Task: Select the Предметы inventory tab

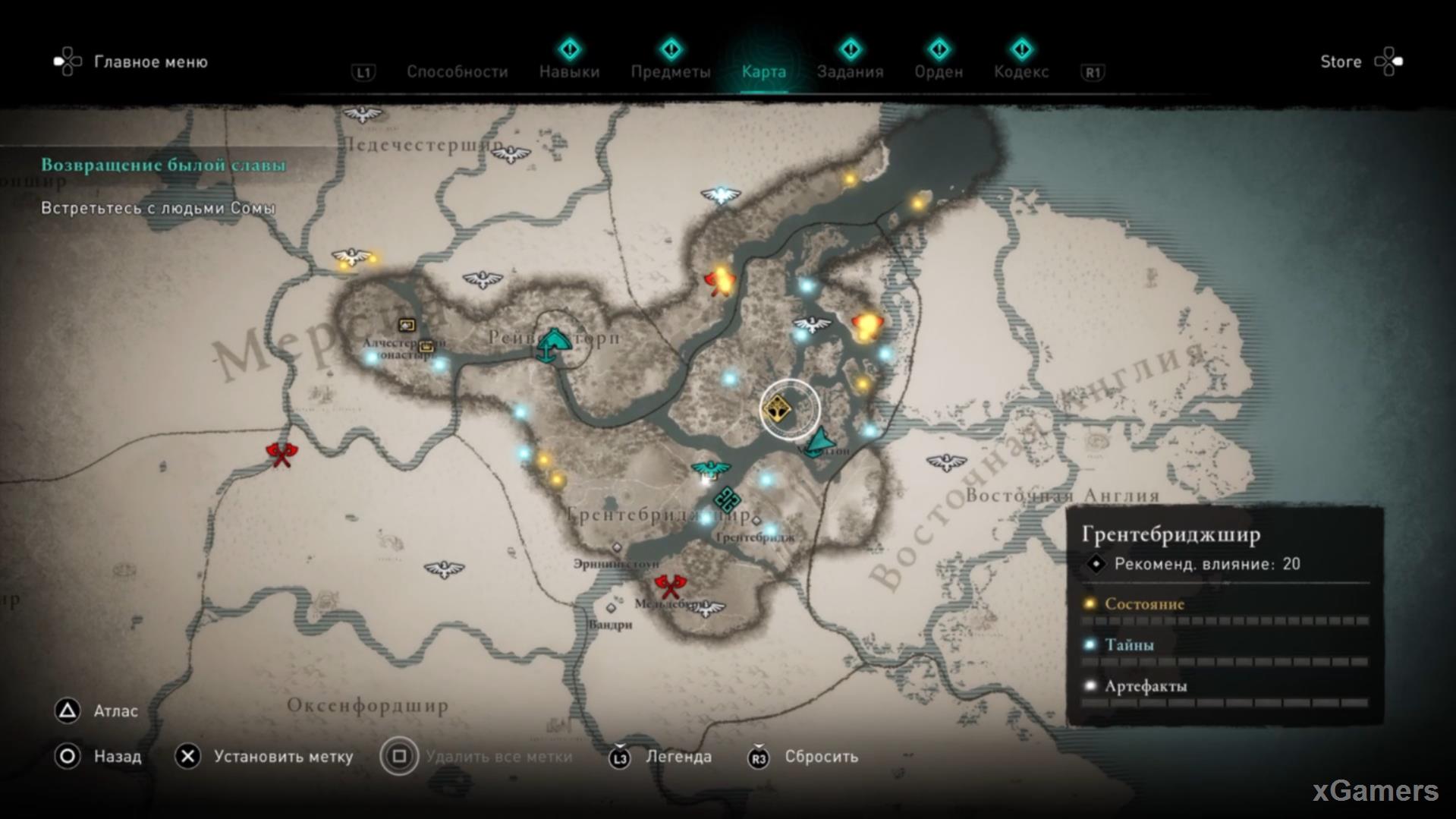Action: pyautogui.click(x=671, y=72)
